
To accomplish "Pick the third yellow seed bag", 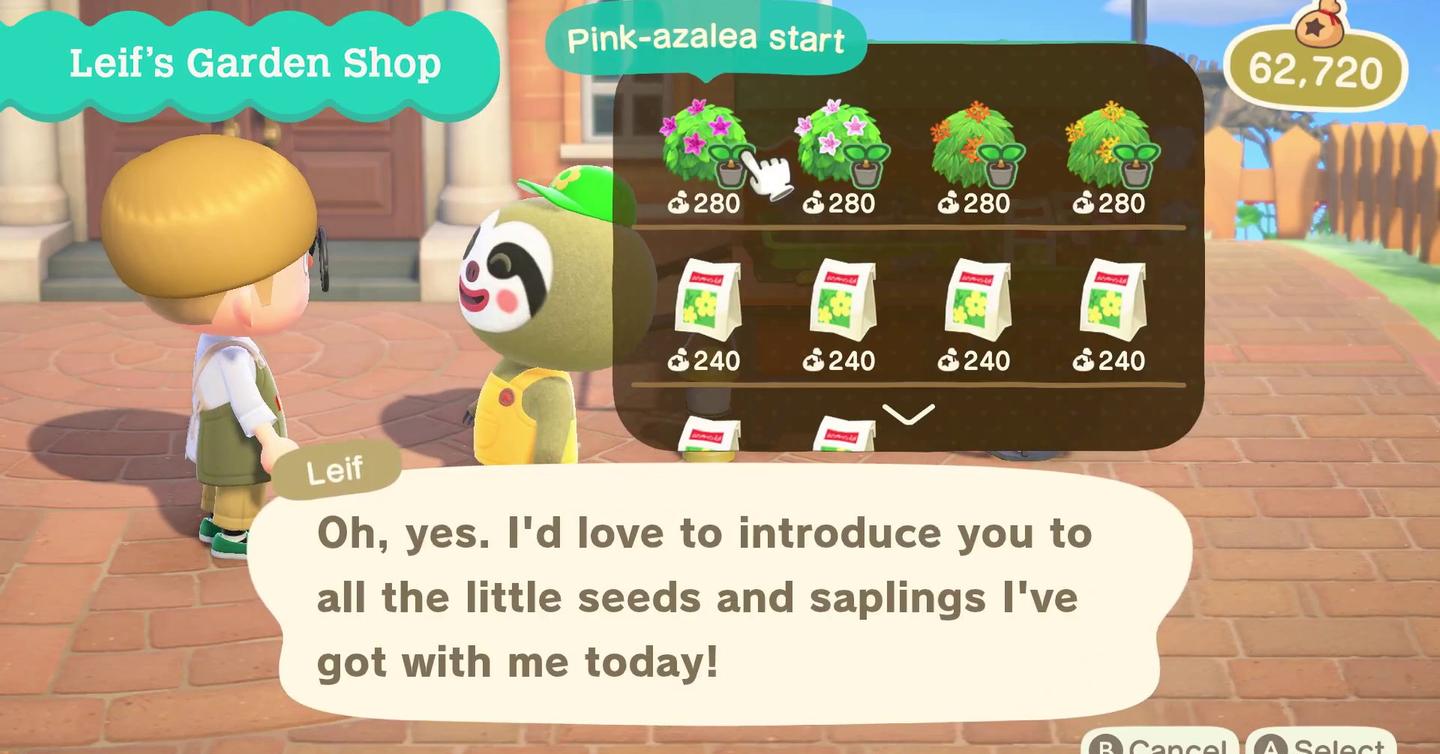I will click(977, 305).
